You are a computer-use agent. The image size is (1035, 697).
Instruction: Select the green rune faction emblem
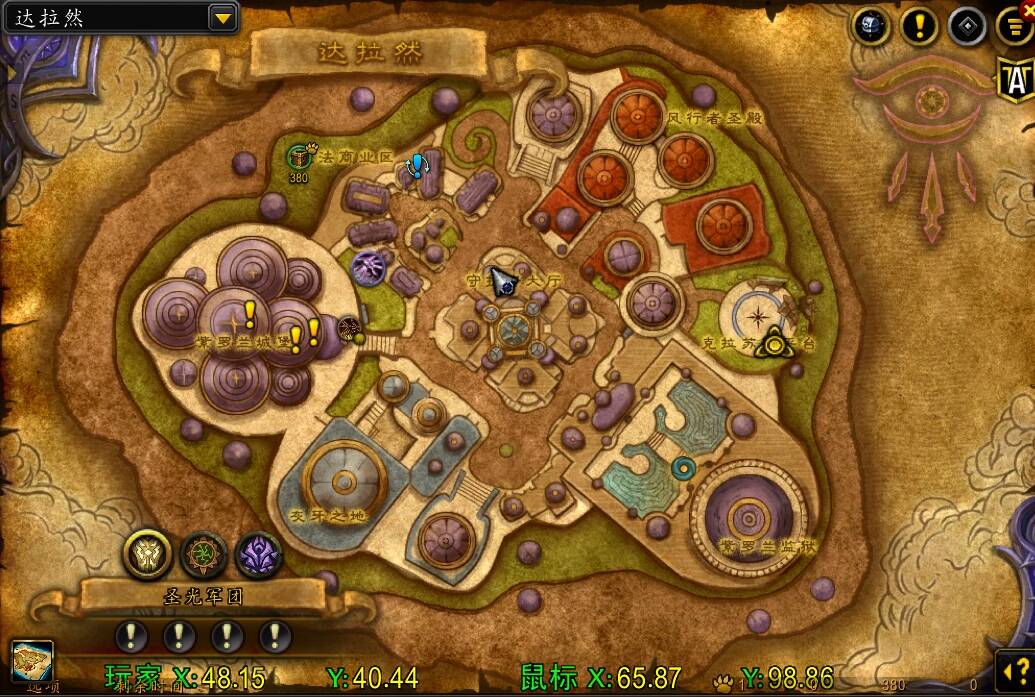(x=203, y=553)
